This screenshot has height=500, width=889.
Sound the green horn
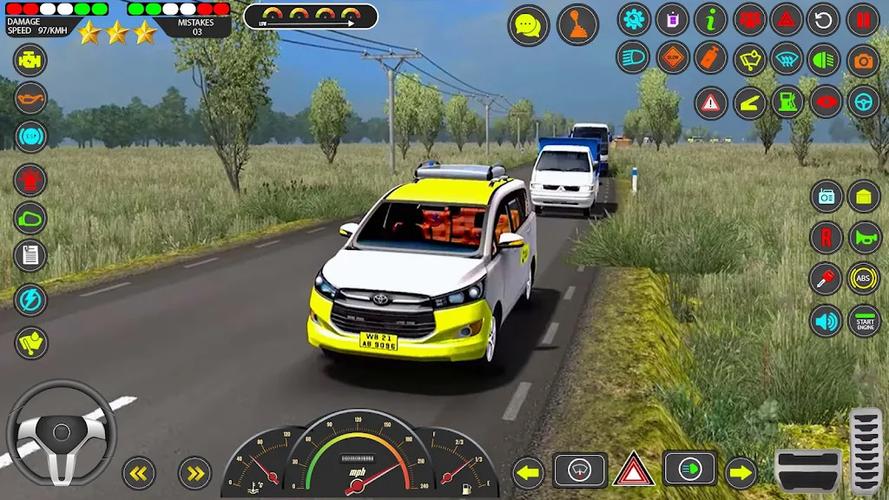click(863, 237)
